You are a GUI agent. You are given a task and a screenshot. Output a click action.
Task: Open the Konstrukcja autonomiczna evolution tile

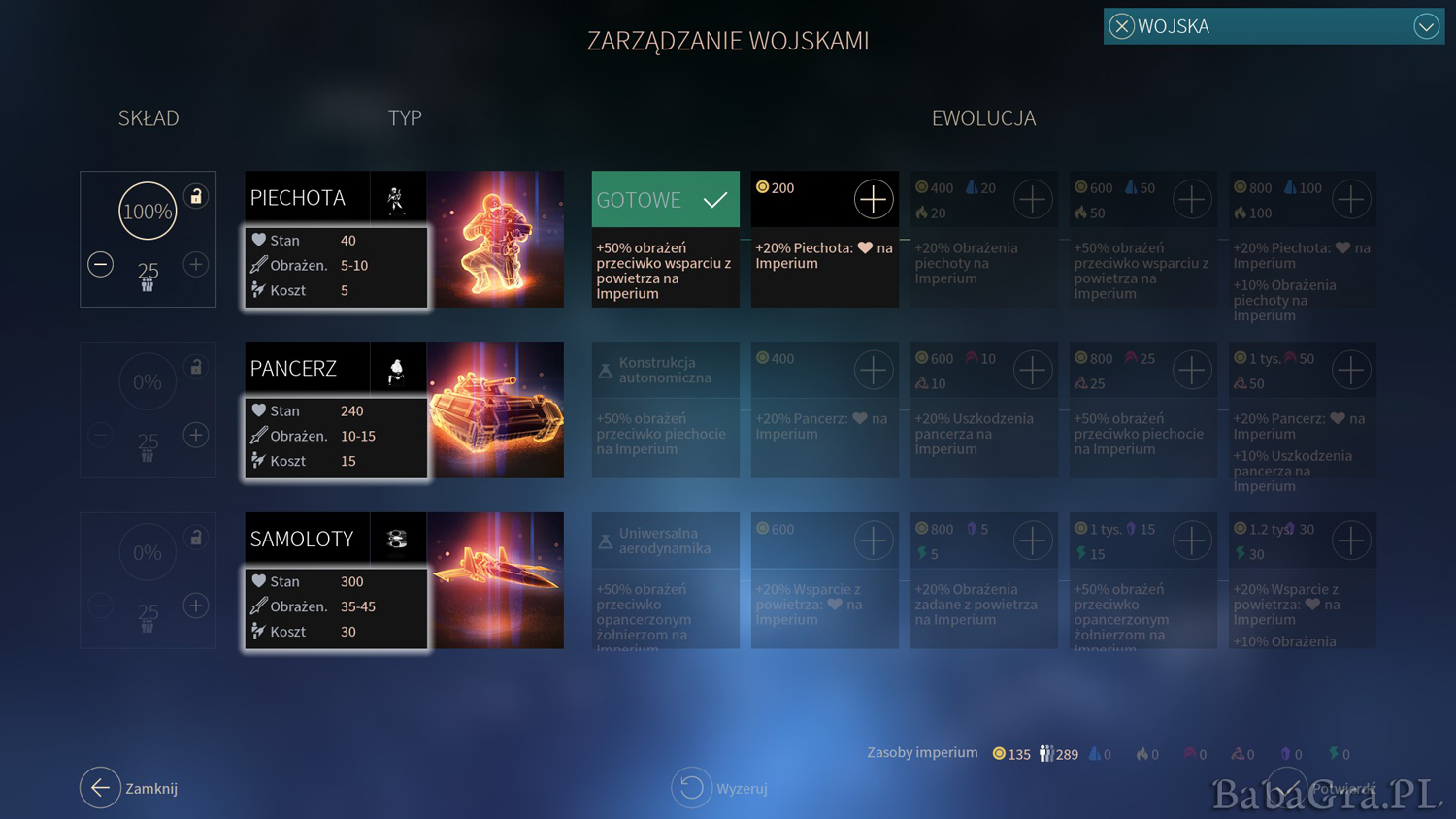point(665,370)
